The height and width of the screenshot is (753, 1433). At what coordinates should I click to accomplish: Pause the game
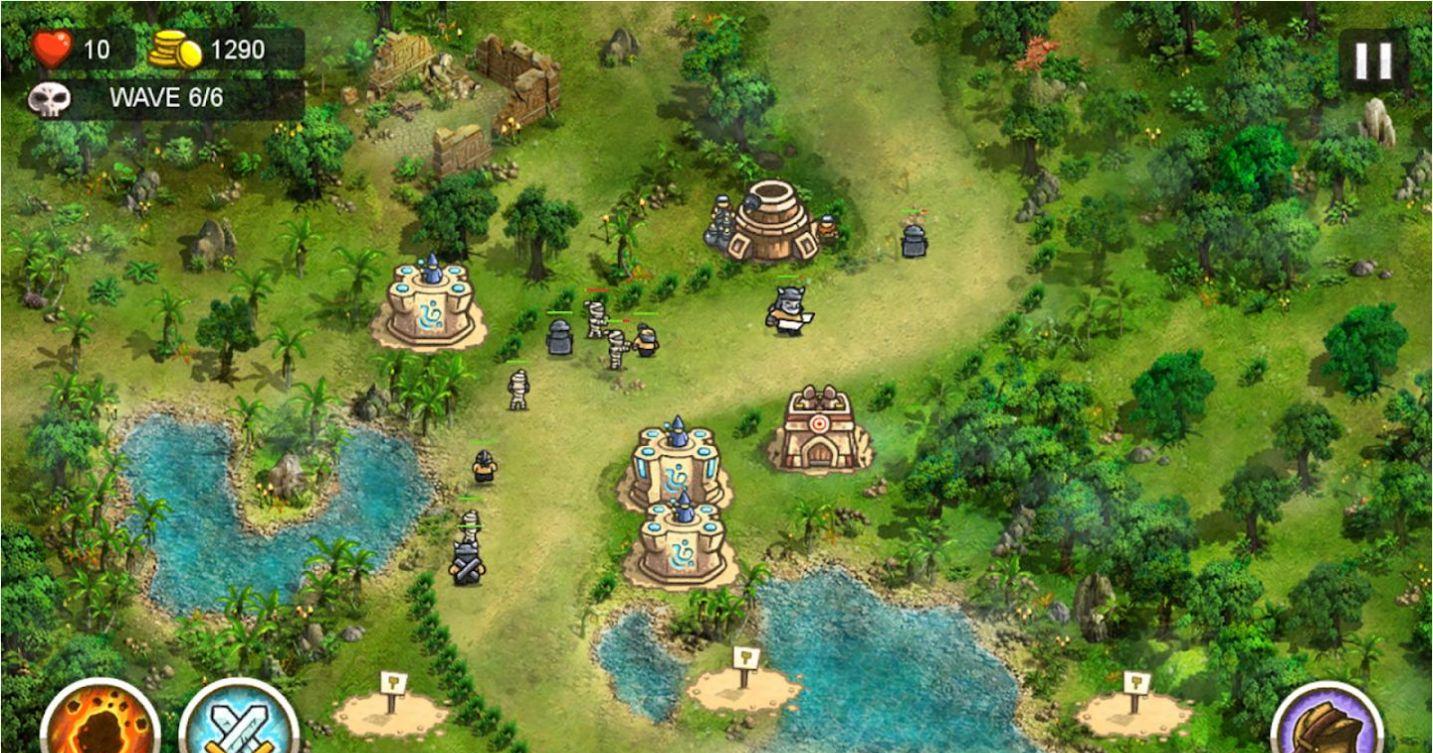coord(1372,61)
